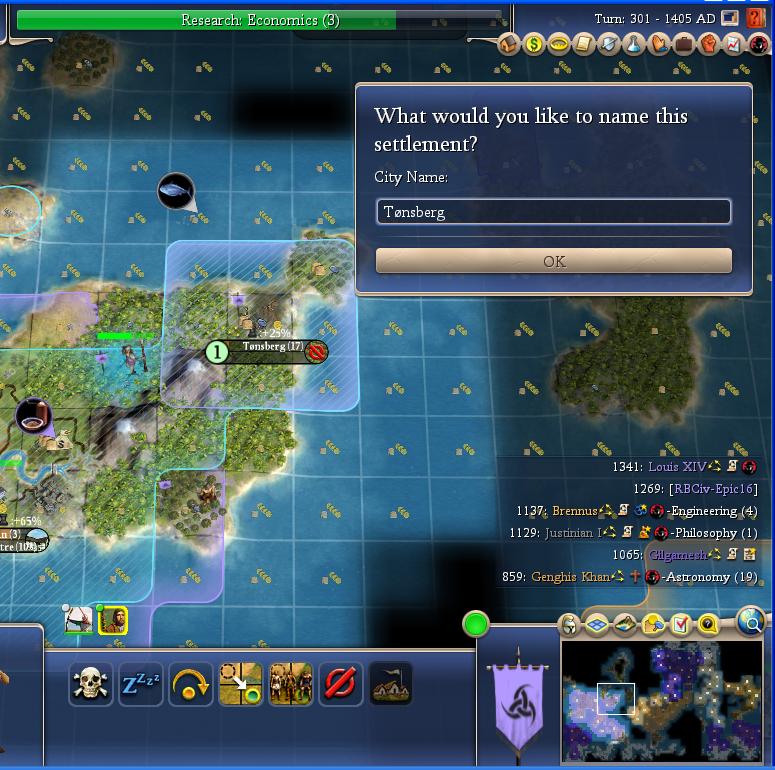The width and height of the screenshot is (775, 770).
Task: Put the unit to sleep
Action: tap(141, 685)
